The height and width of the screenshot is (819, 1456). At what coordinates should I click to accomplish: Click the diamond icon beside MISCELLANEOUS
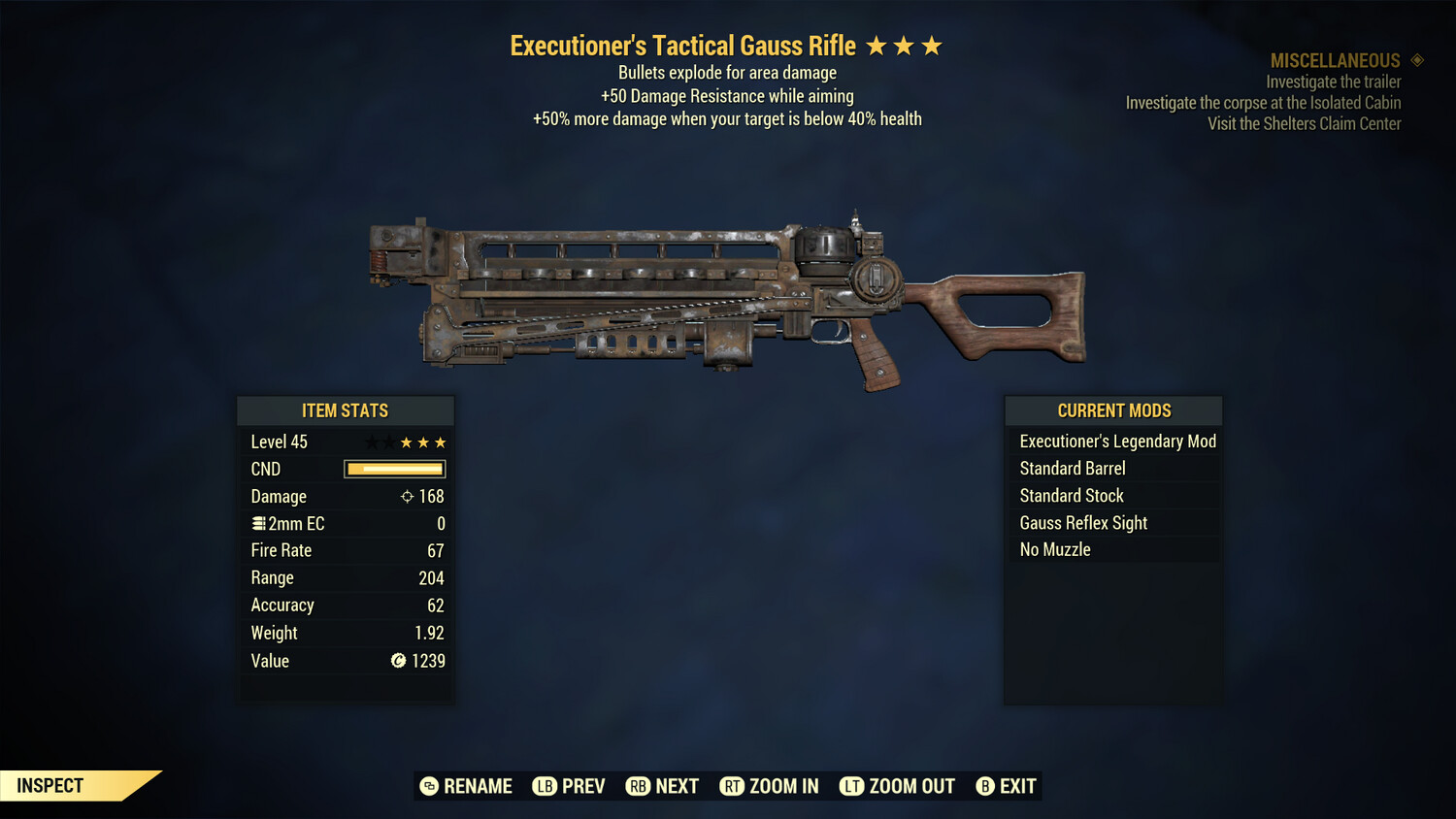pos(1415,59)
